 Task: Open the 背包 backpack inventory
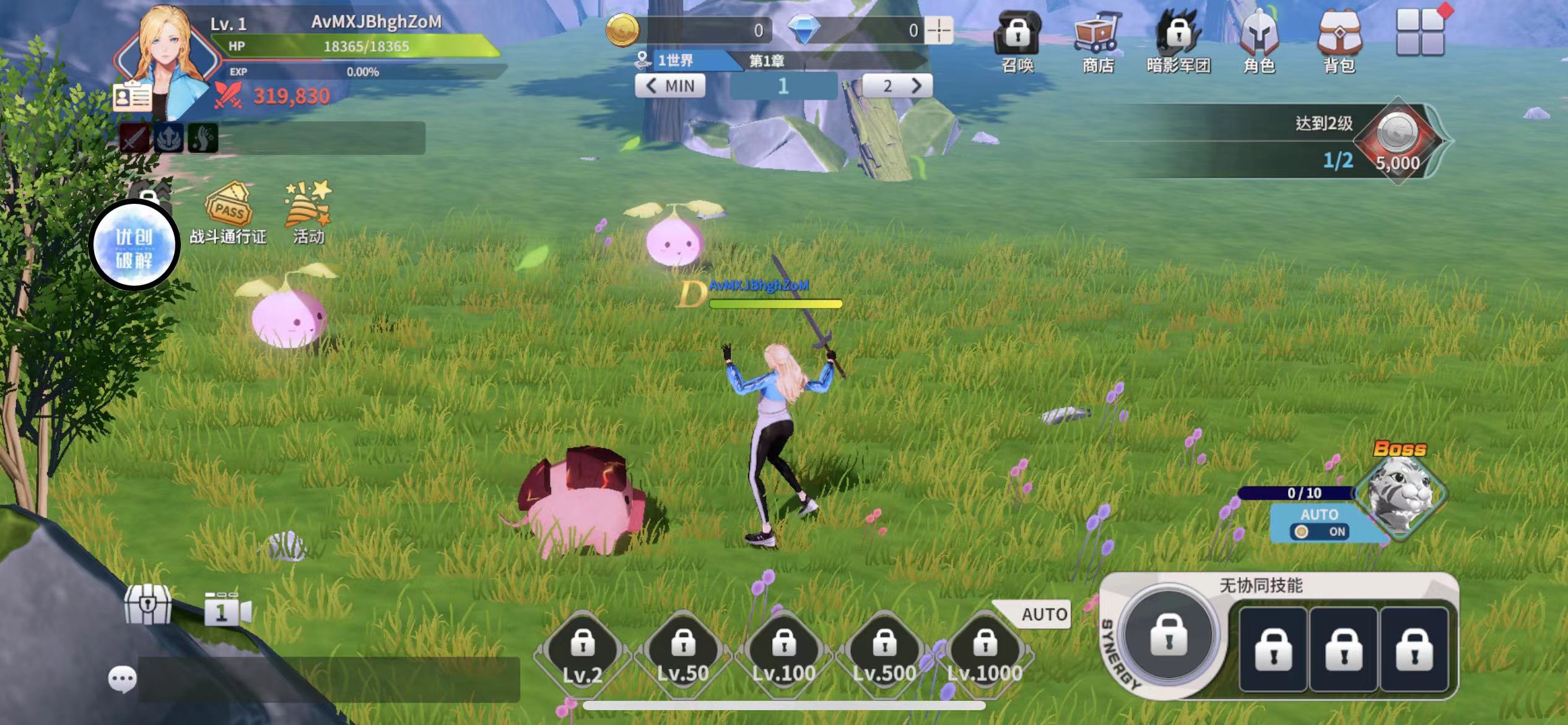[x=1339, y=40]
